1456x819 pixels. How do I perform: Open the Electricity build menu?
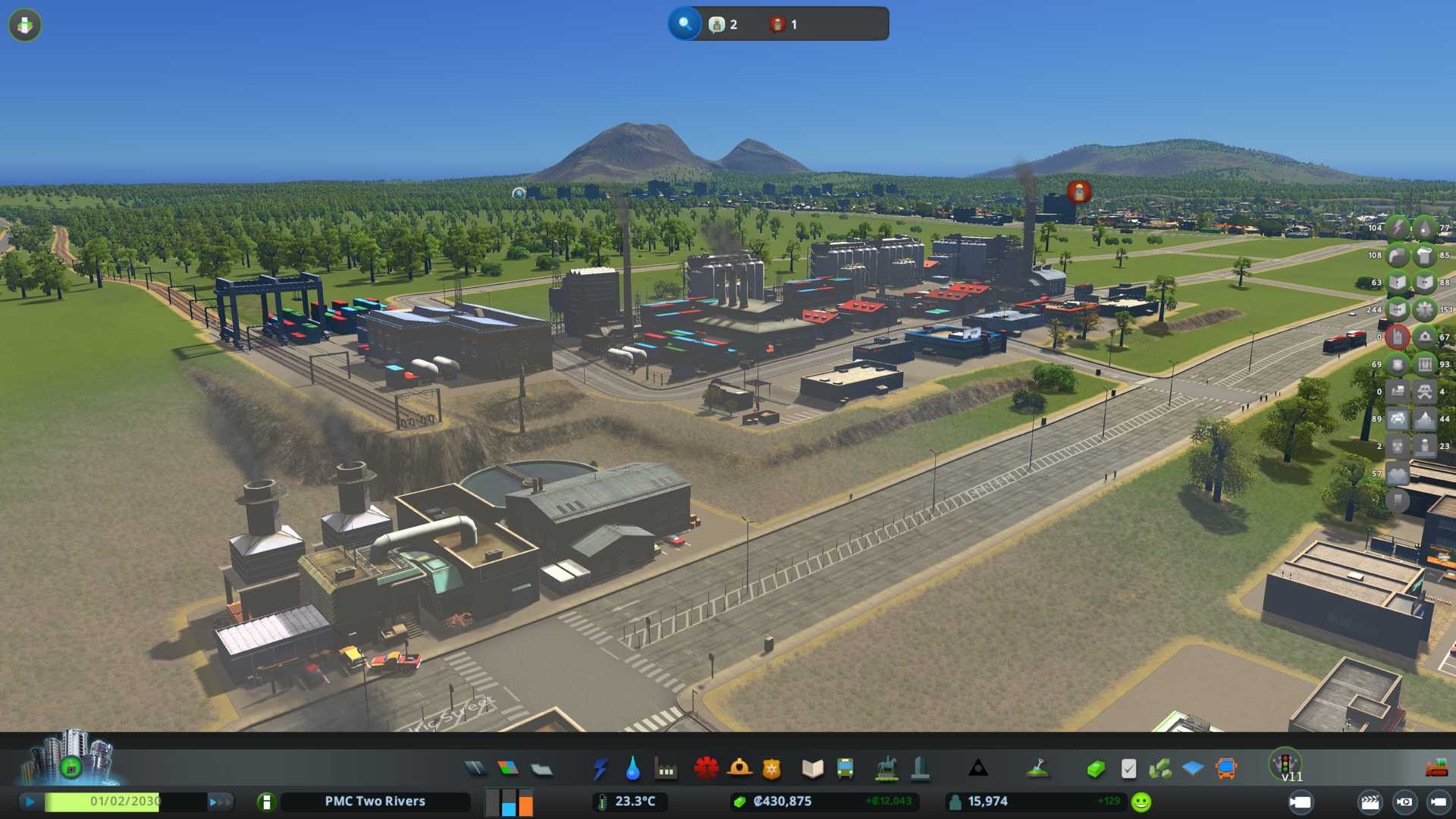[x=600, y=769]
